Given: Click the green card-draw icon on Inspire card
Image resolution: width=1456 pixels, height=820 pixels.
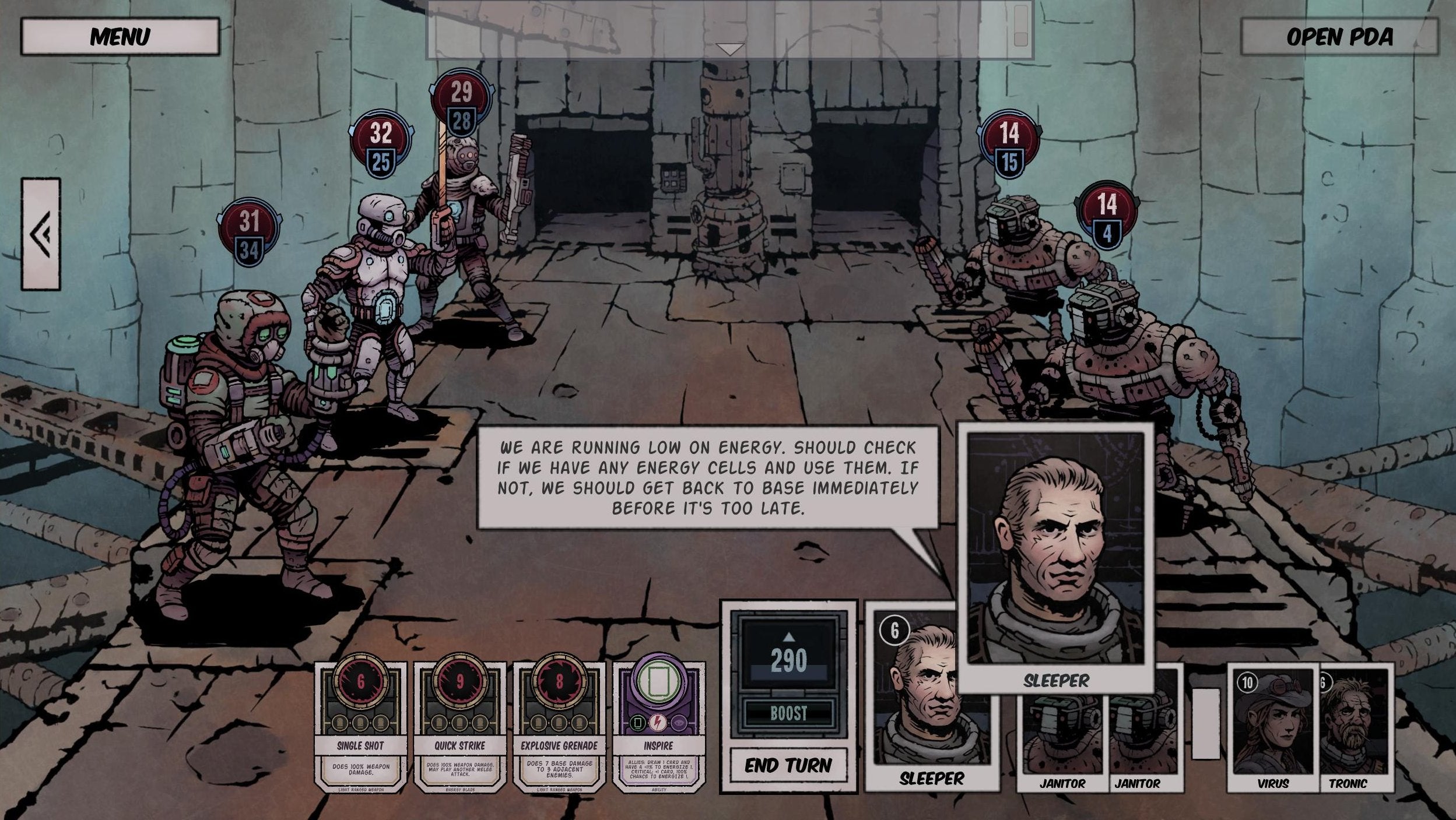Looking at the screenshot, I should [638, 723].
